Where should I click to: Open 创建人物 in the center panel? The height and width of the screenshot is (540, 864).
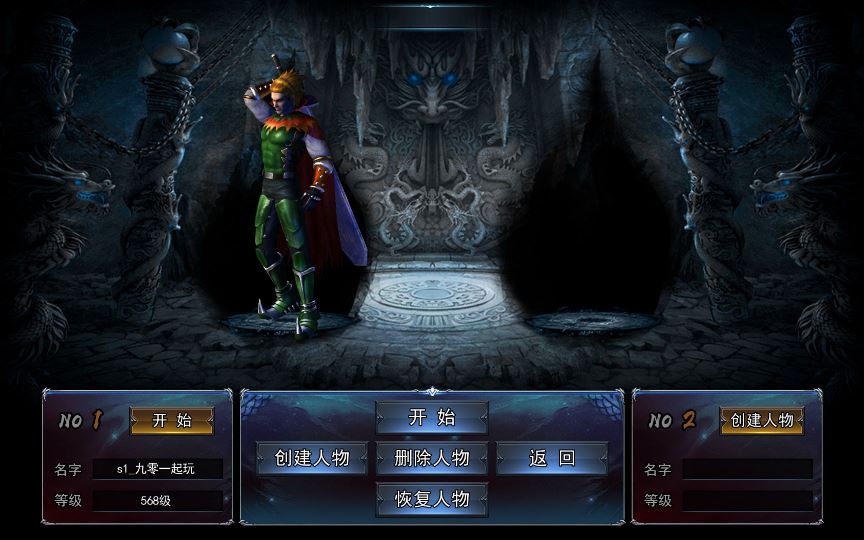tap(312, 458)
